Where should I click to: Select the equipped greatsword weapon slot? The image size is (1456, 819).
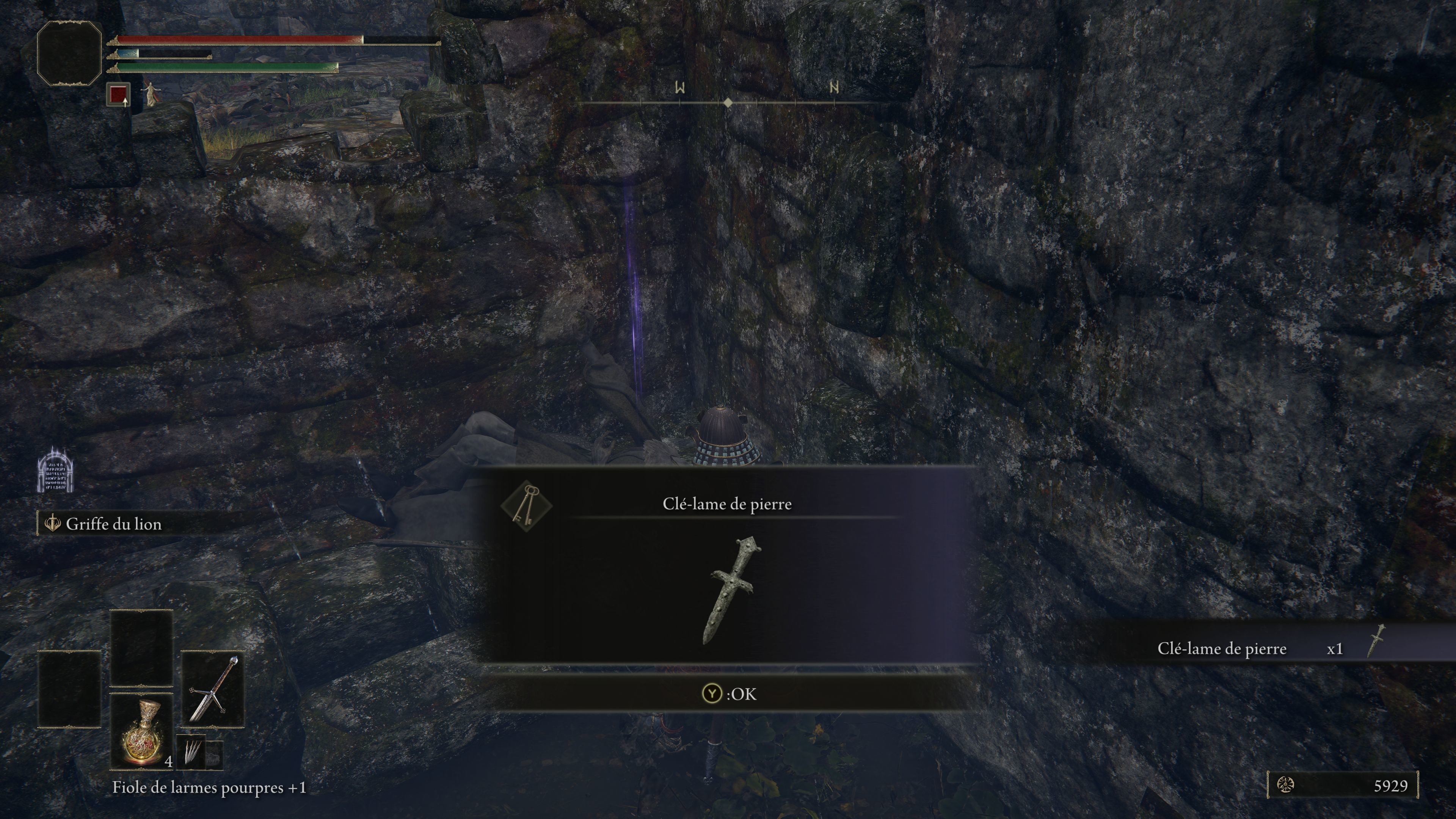coord(212,689)
